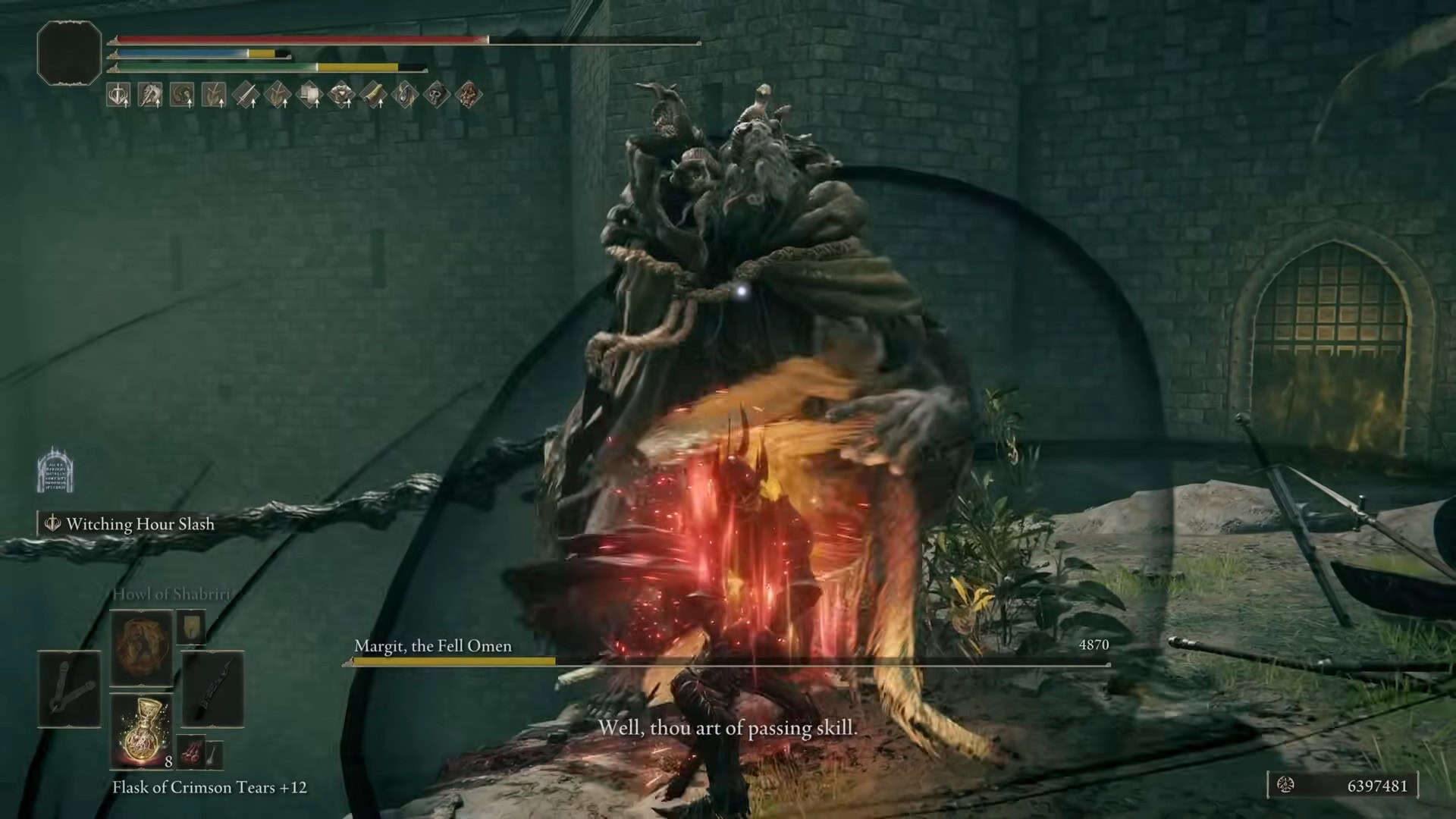Click the black dagger right-hand weapon slot
The image size is (1456, 819).
214,689
